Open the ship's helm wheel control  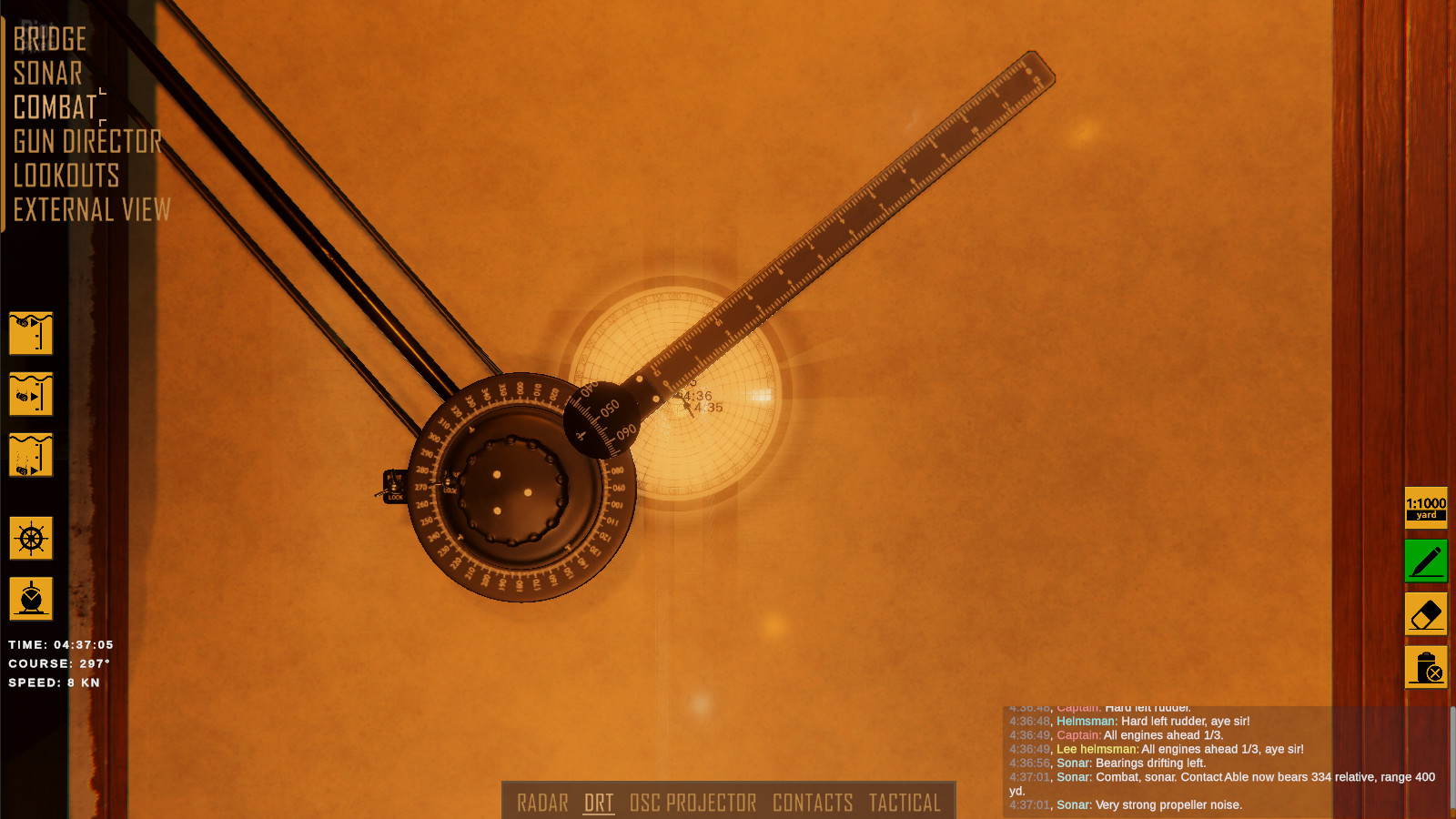coord(31,538)
